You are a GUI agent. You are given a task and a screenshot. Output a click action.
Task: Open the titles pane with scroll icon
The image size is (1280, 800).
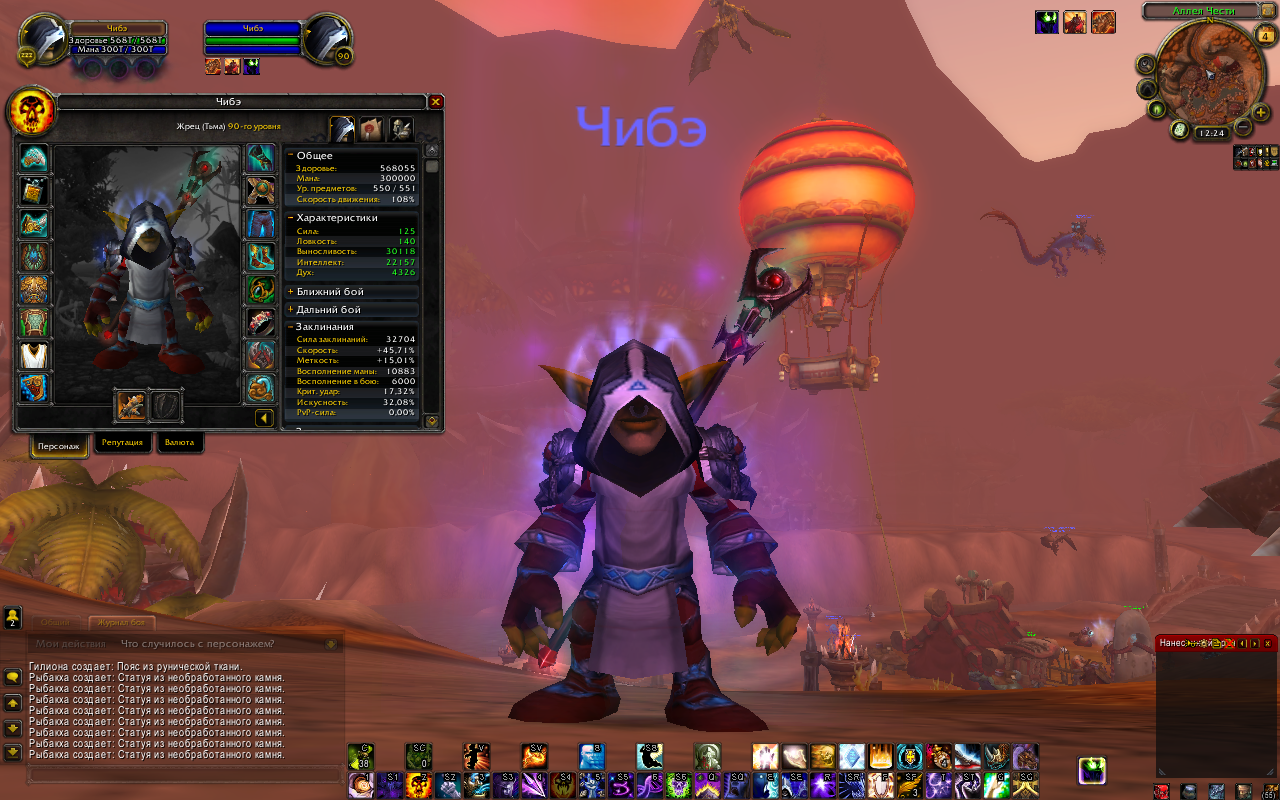pyautogui.click(x=371, y=129)
